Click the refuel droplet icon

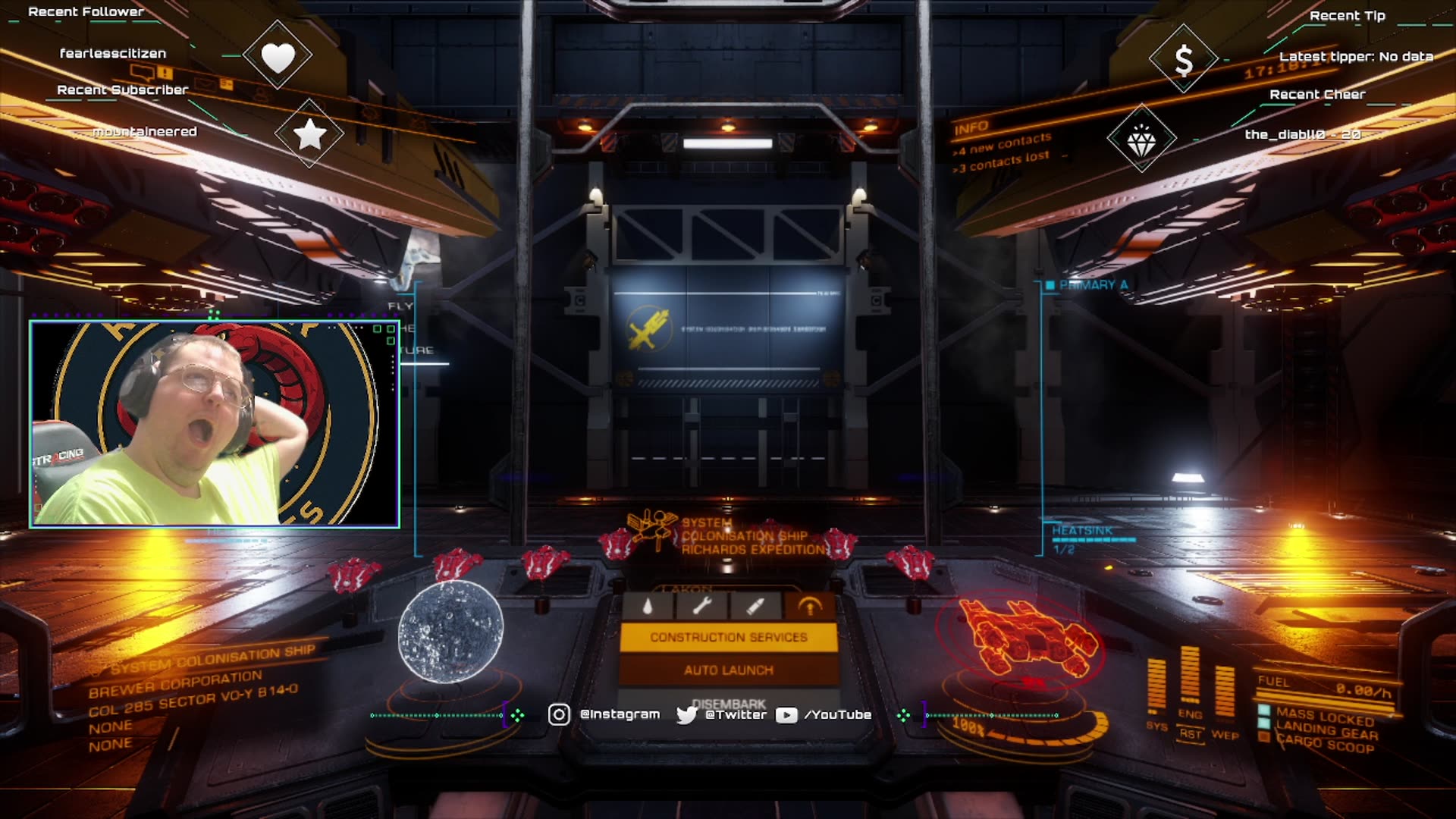tap(647, 606)
